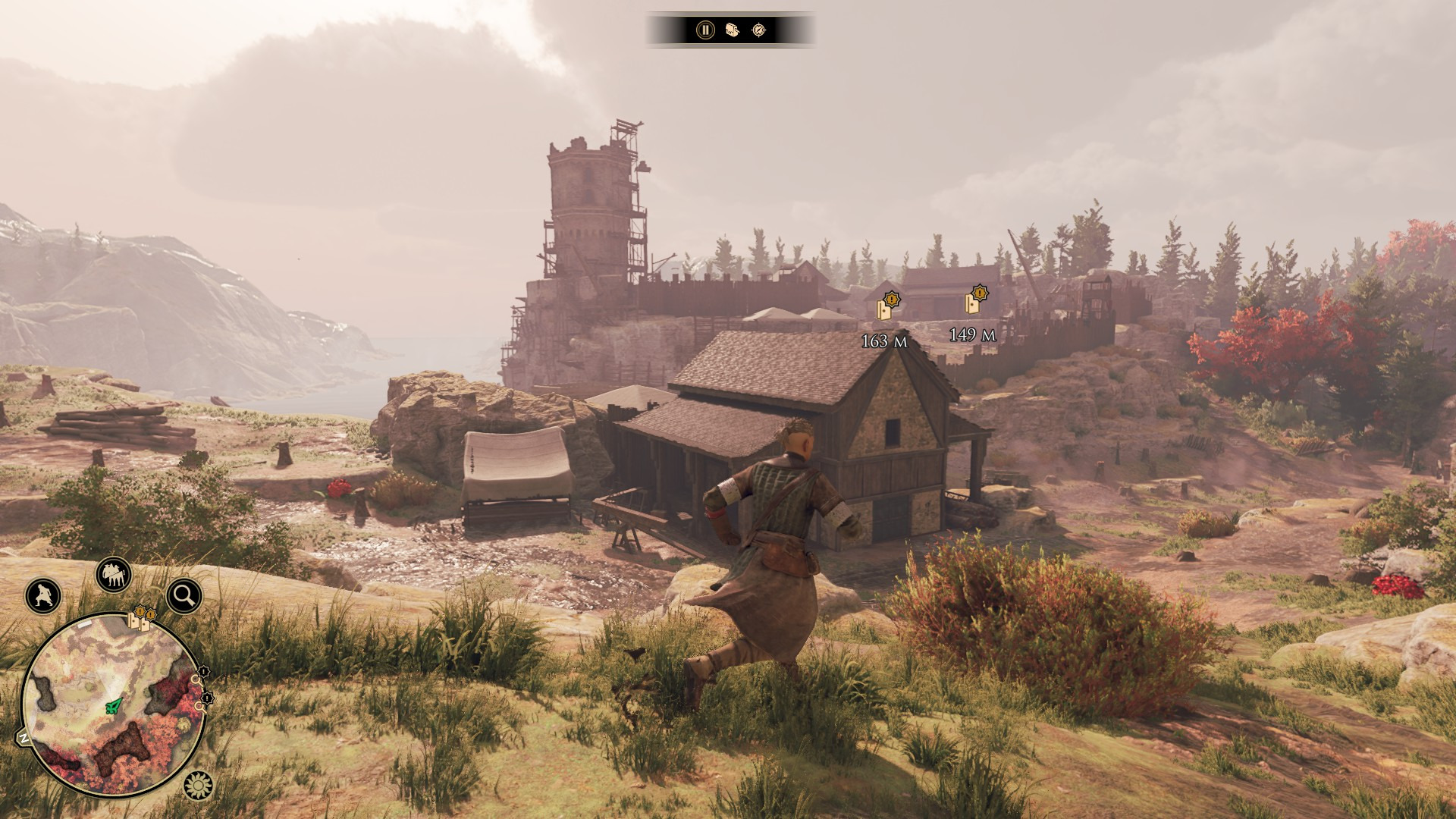Click the pause button in the top bar

705,30
